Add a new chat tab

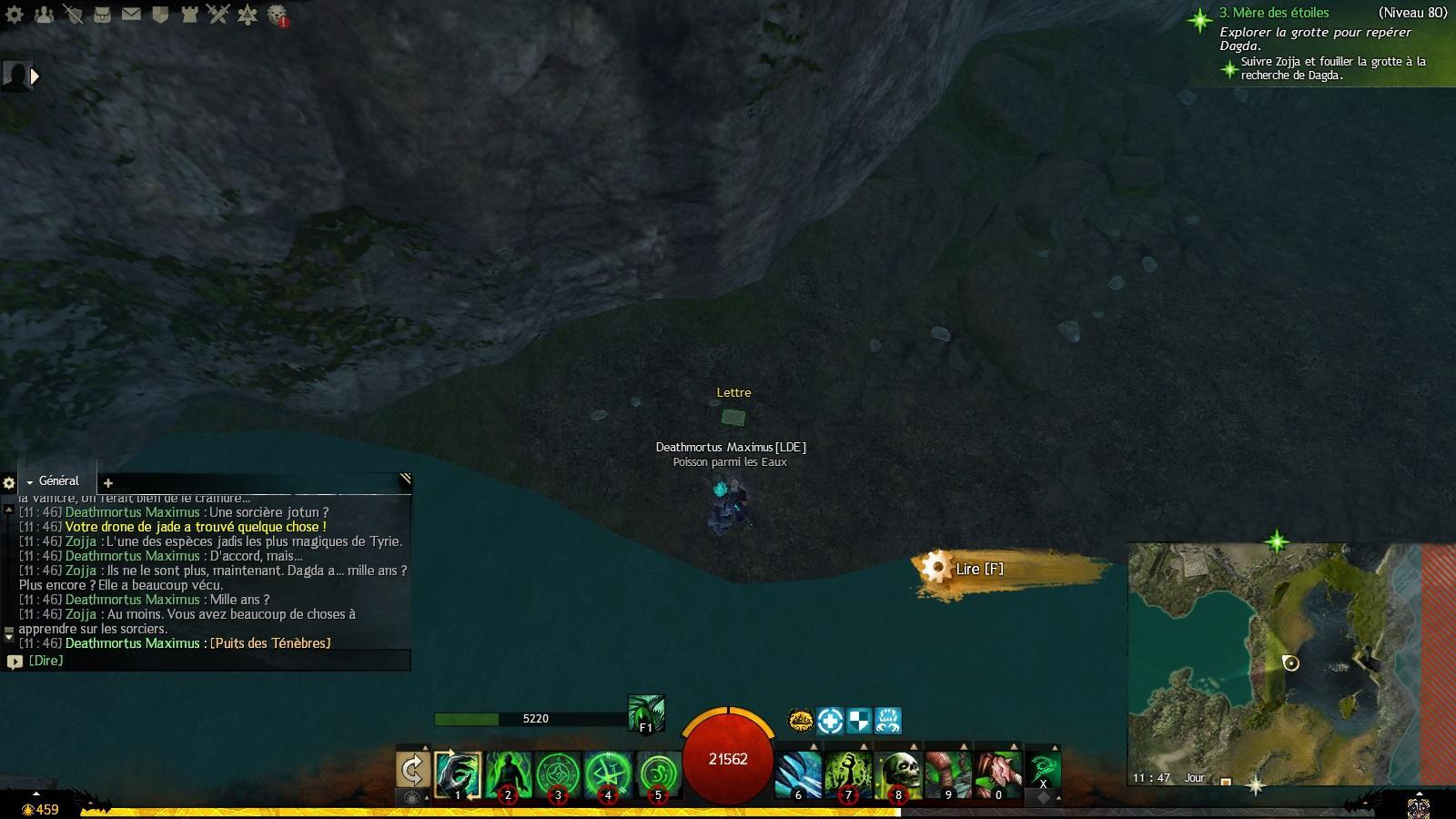(x=107, y=483)
